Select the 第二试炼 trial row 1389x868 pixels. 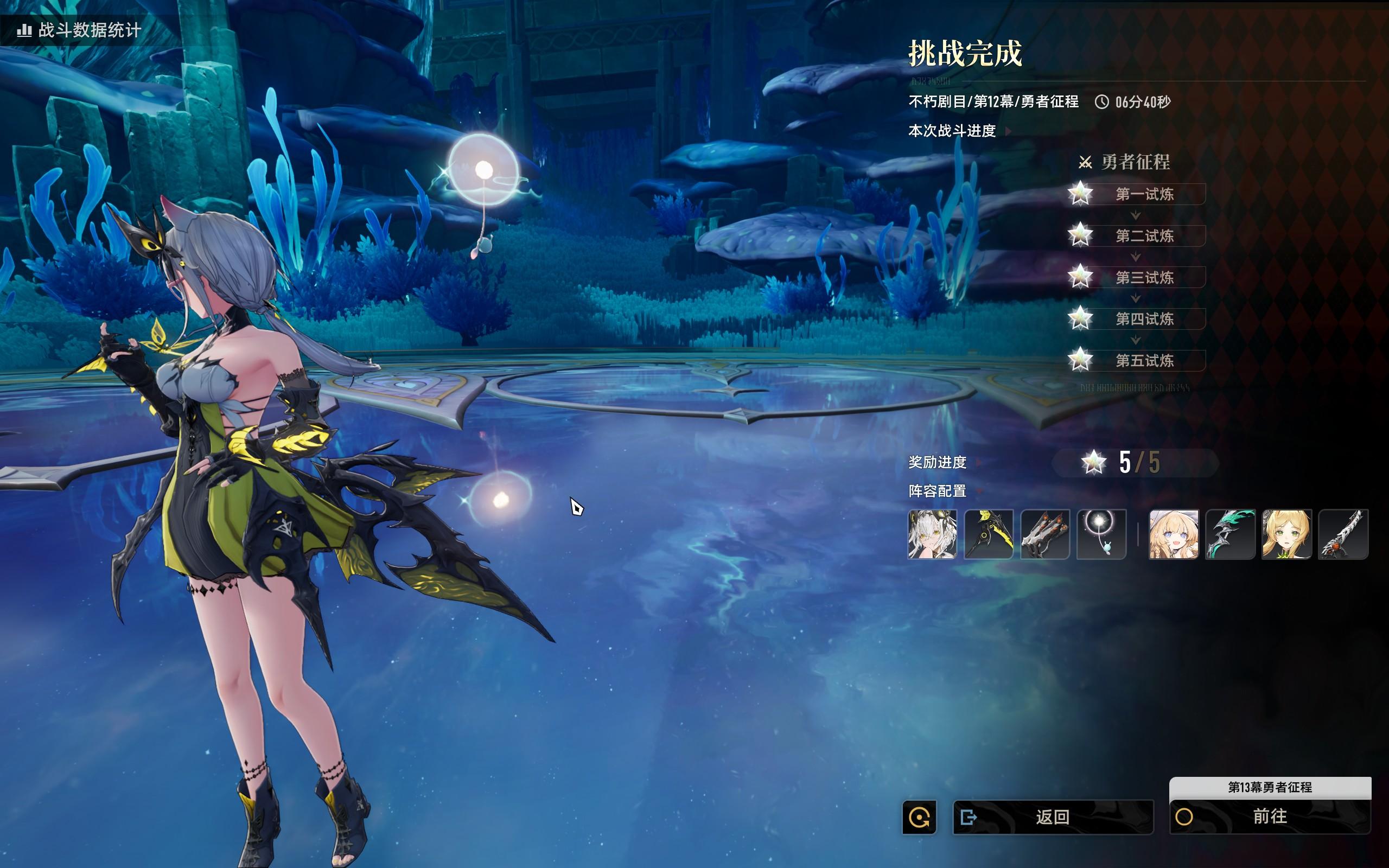tap(1144, 236)
